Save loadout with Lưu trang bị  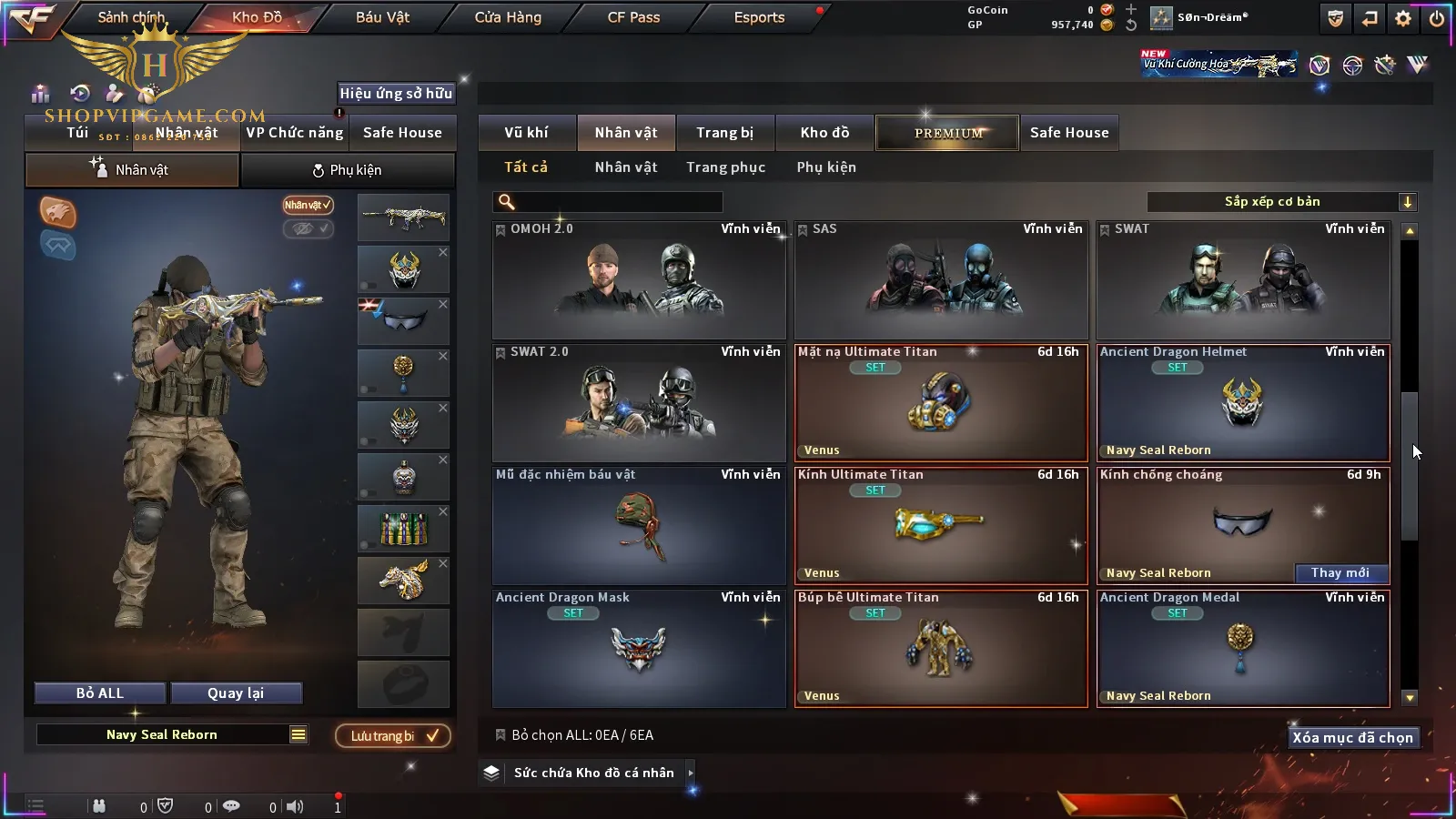click(393, 736)
